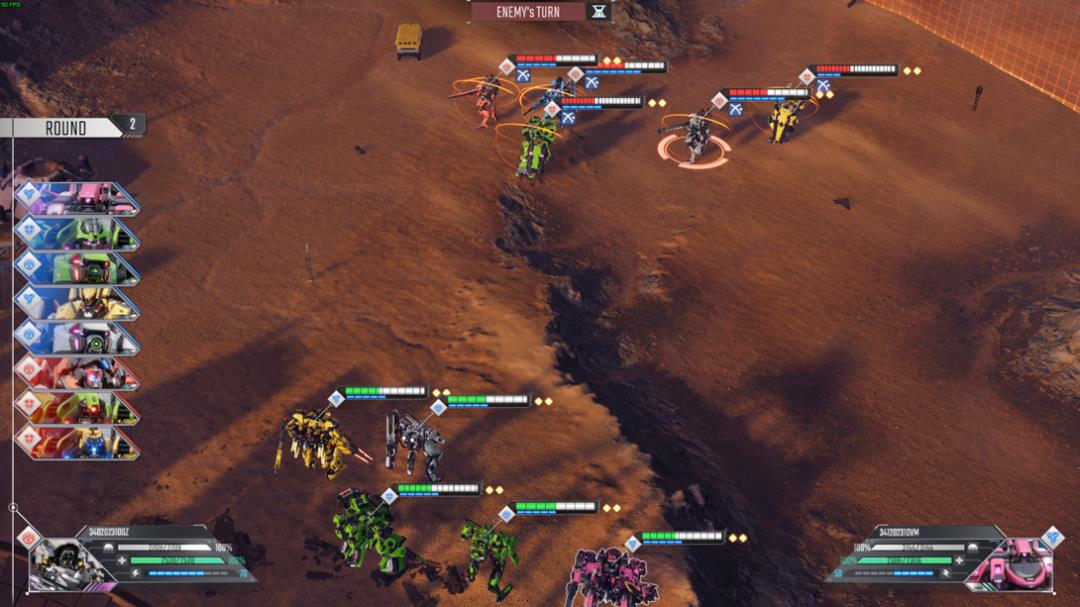This screenshot has width=1080, height=607.
Task: Select the red-framed red mech turn order portrait
Action: point(78,372)
